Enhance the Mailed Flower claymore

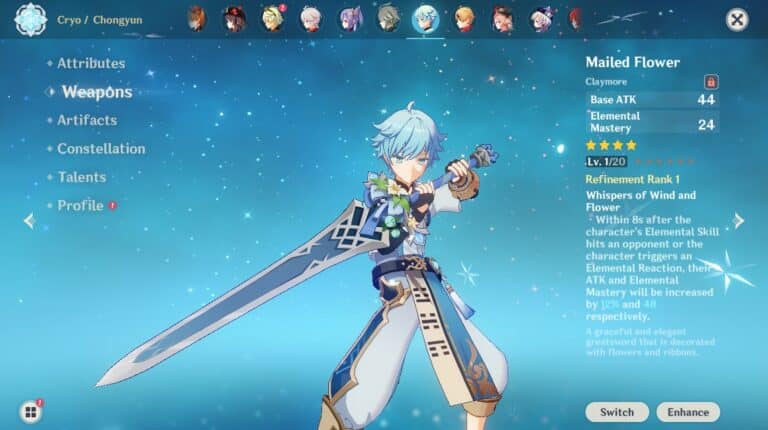pos(688,412)
